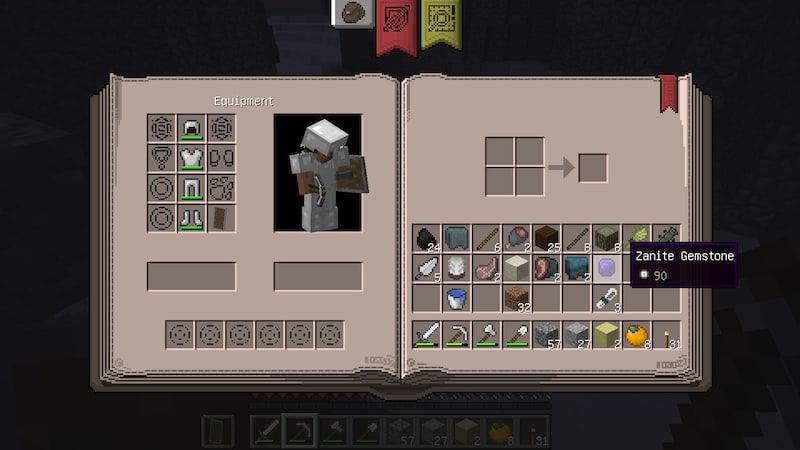Choose the pickaxe in the hotbar row

(x=457, y=335)
